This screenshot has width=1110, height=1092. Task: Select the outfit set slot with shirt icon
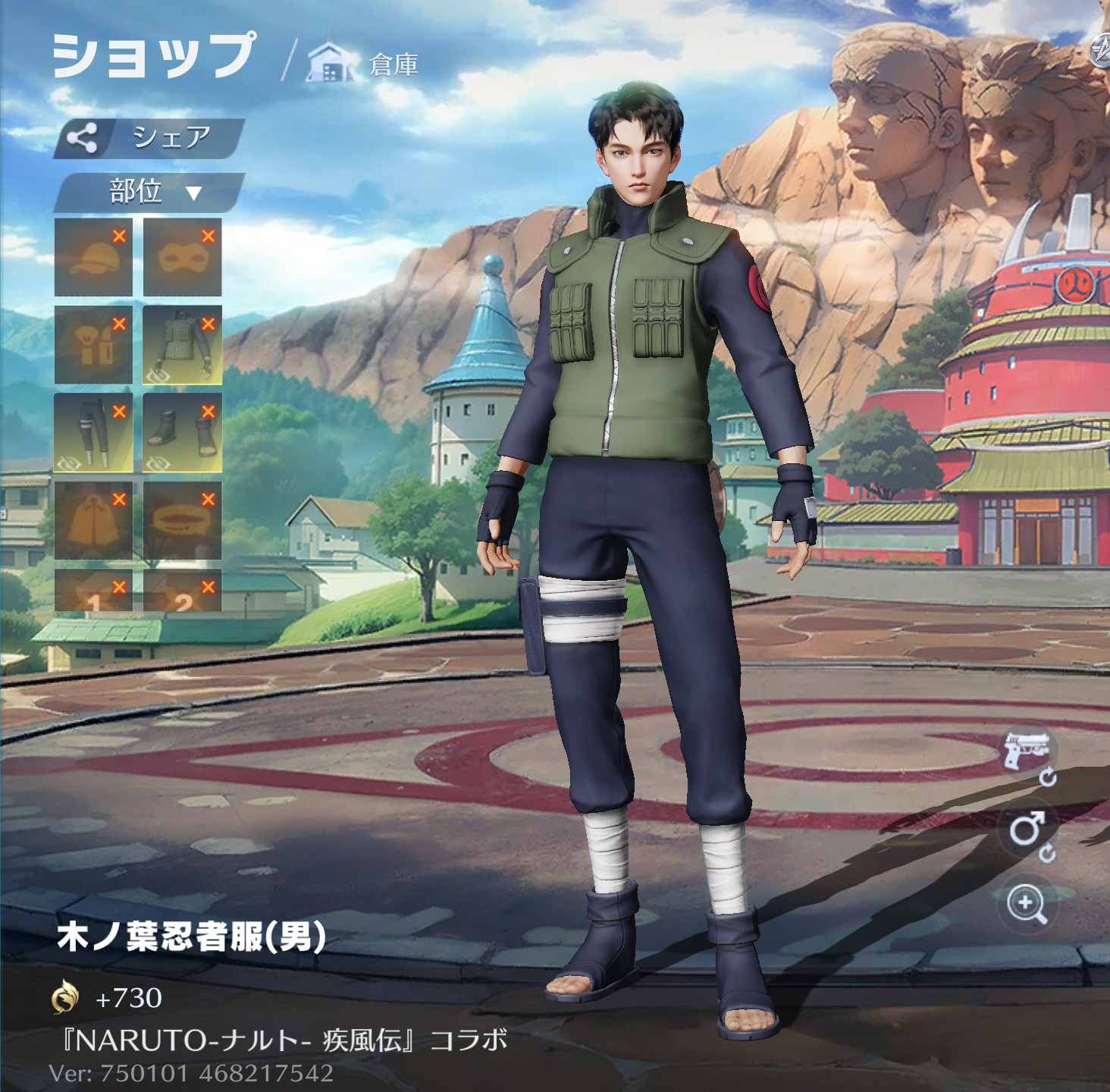(x=93, y=345)
